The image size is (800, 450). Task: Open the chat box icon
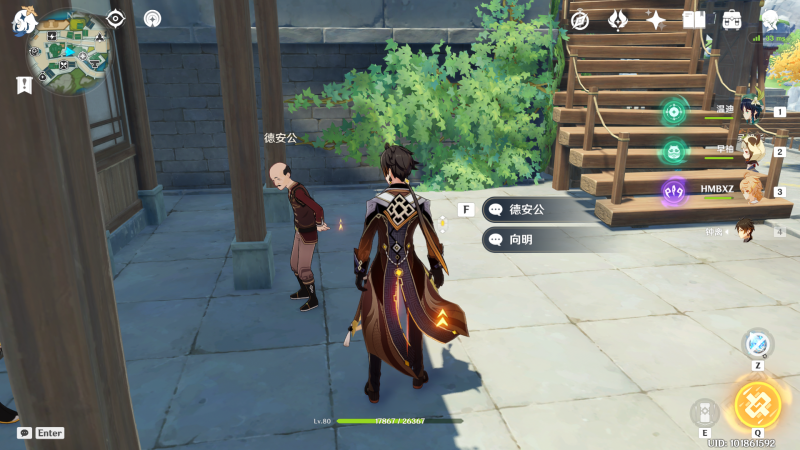click(24, 433)
